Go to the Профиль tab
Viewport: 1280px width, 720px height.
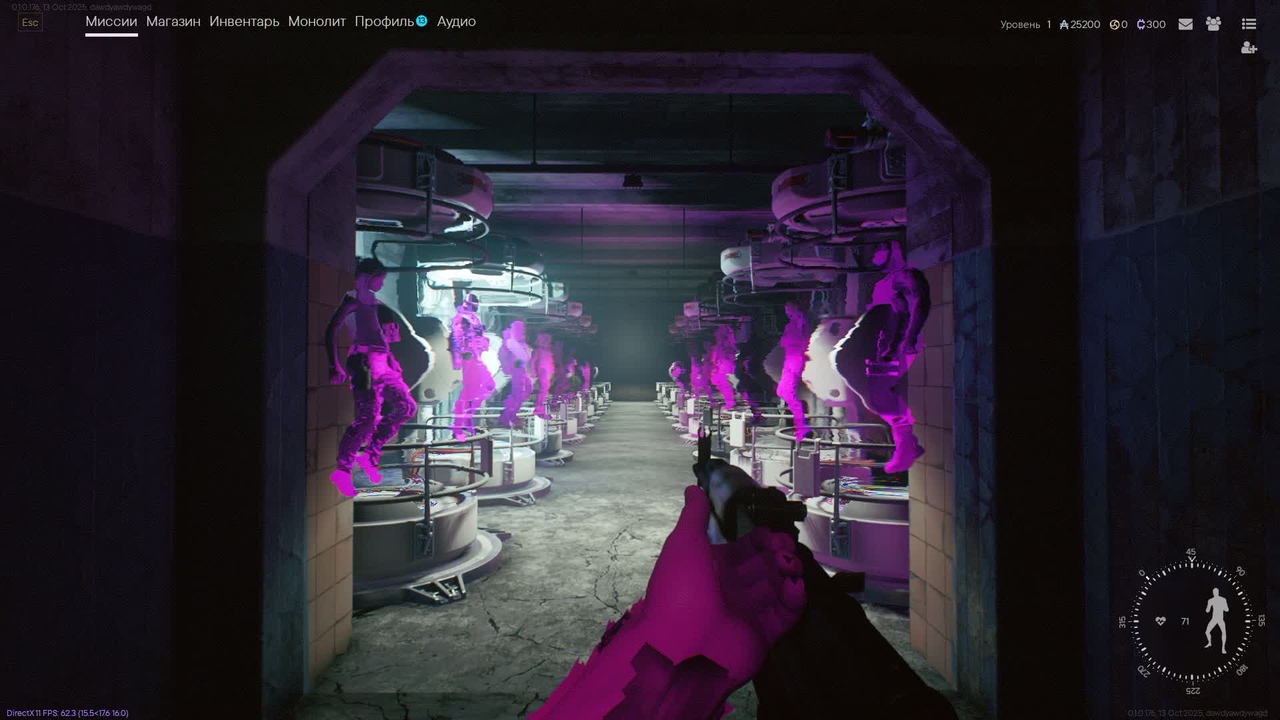[x=384, y=21]
